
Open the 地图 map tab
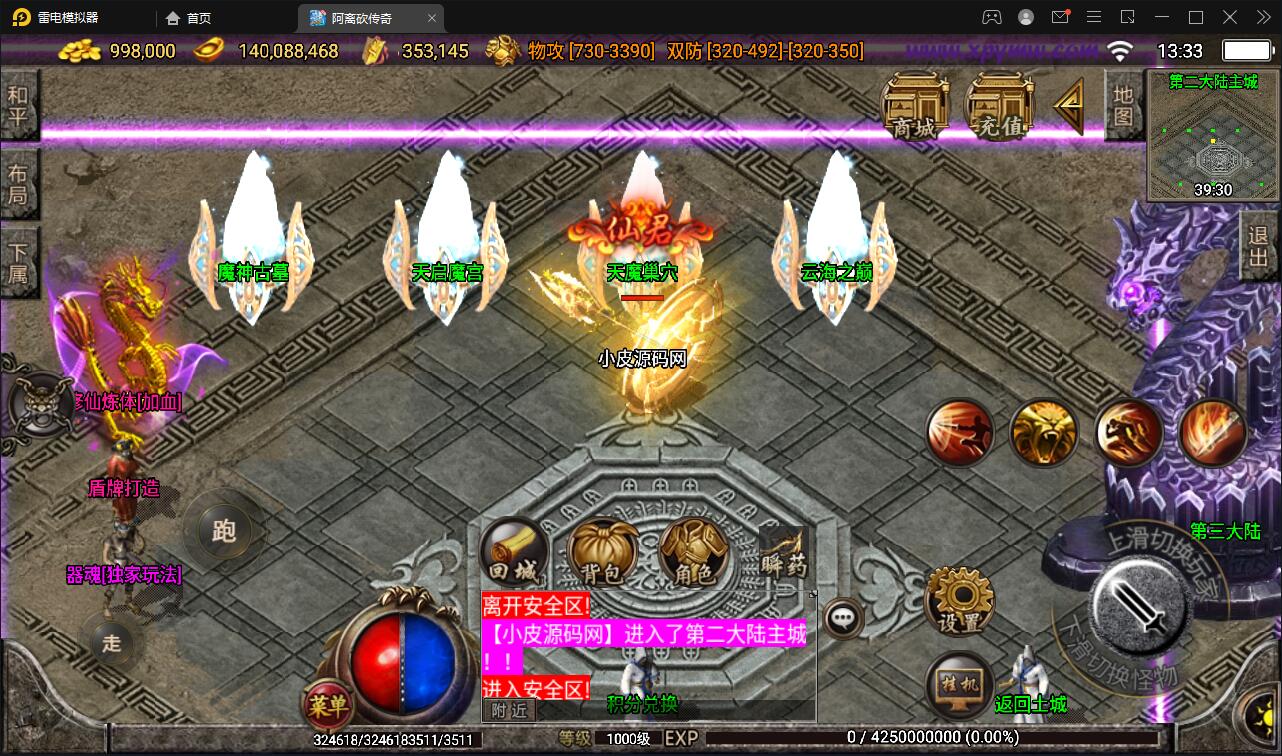[x=1124, y=106]
